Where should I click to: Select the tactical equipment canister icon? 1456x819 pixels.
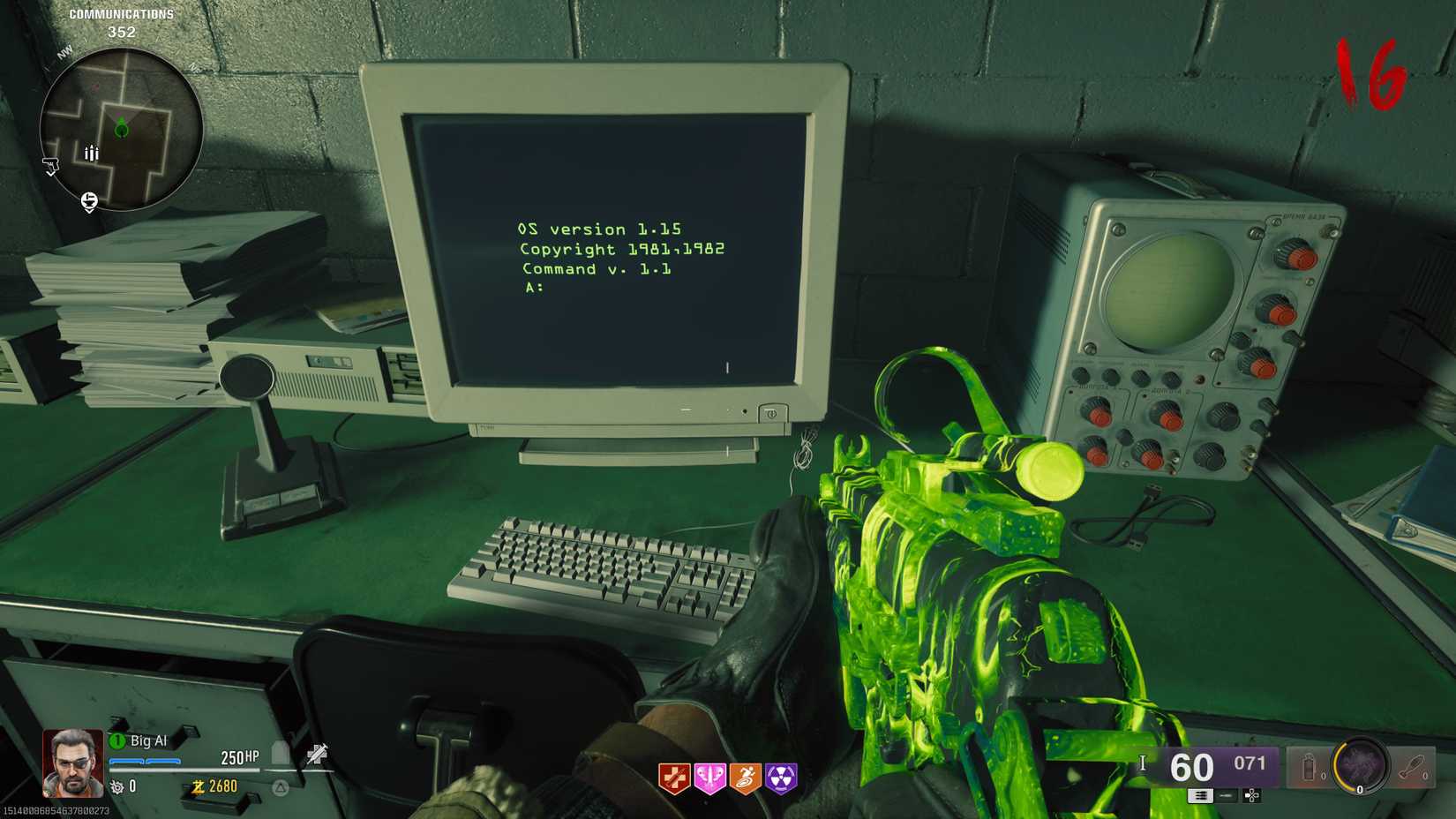(x=1309, y=766)
